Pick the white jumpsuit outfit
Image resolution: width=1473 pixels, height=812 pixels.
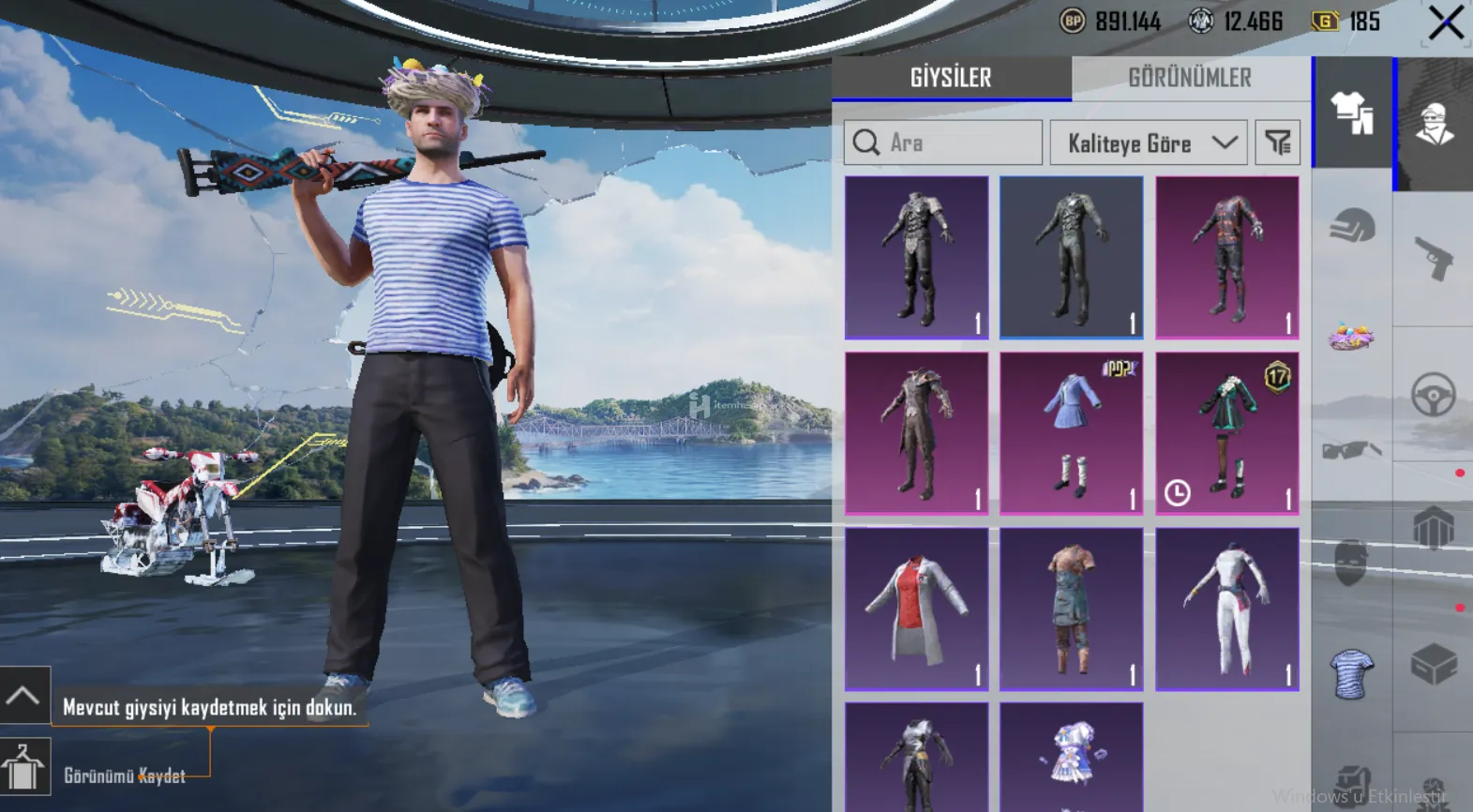(1226, 609)
